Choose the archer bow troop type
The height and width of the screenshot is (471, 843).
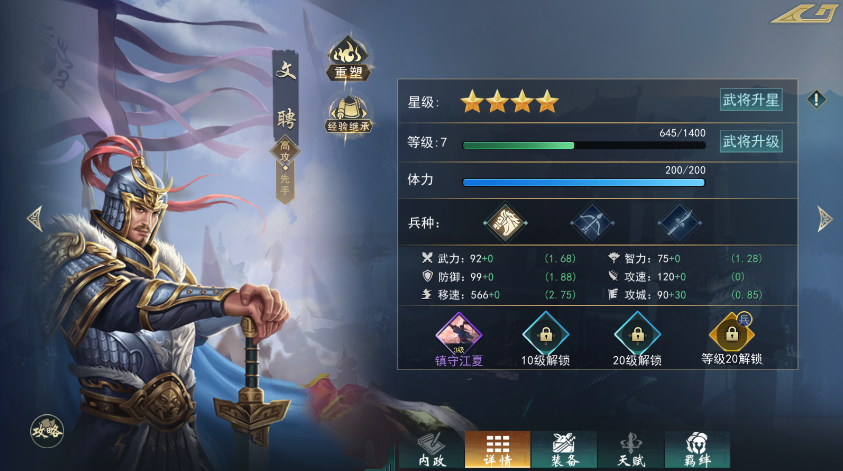[591, 222]
